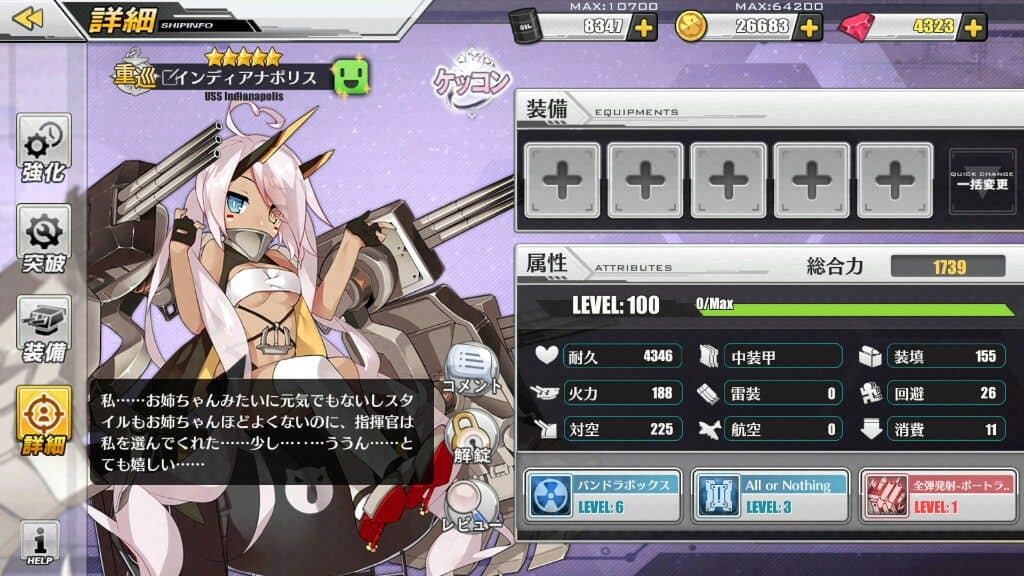Toggle the 解錠 unlock padlock button
The height and width of the screenshot is (576, 1024).
coord(468,437)
